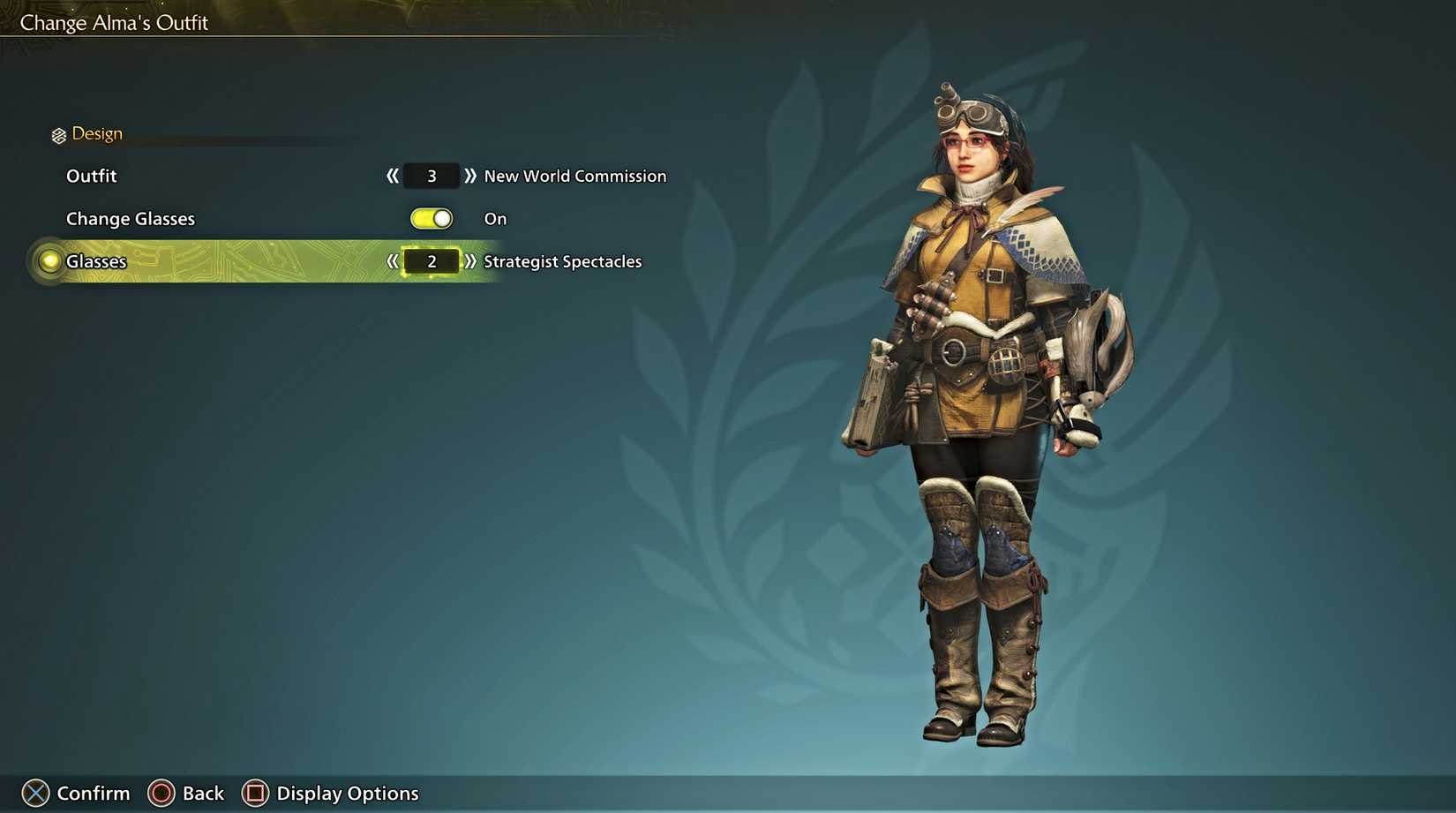Click the Design section icon
Image resolution: width=1456 pixels, height=813 pixels.
pos(58,133)
